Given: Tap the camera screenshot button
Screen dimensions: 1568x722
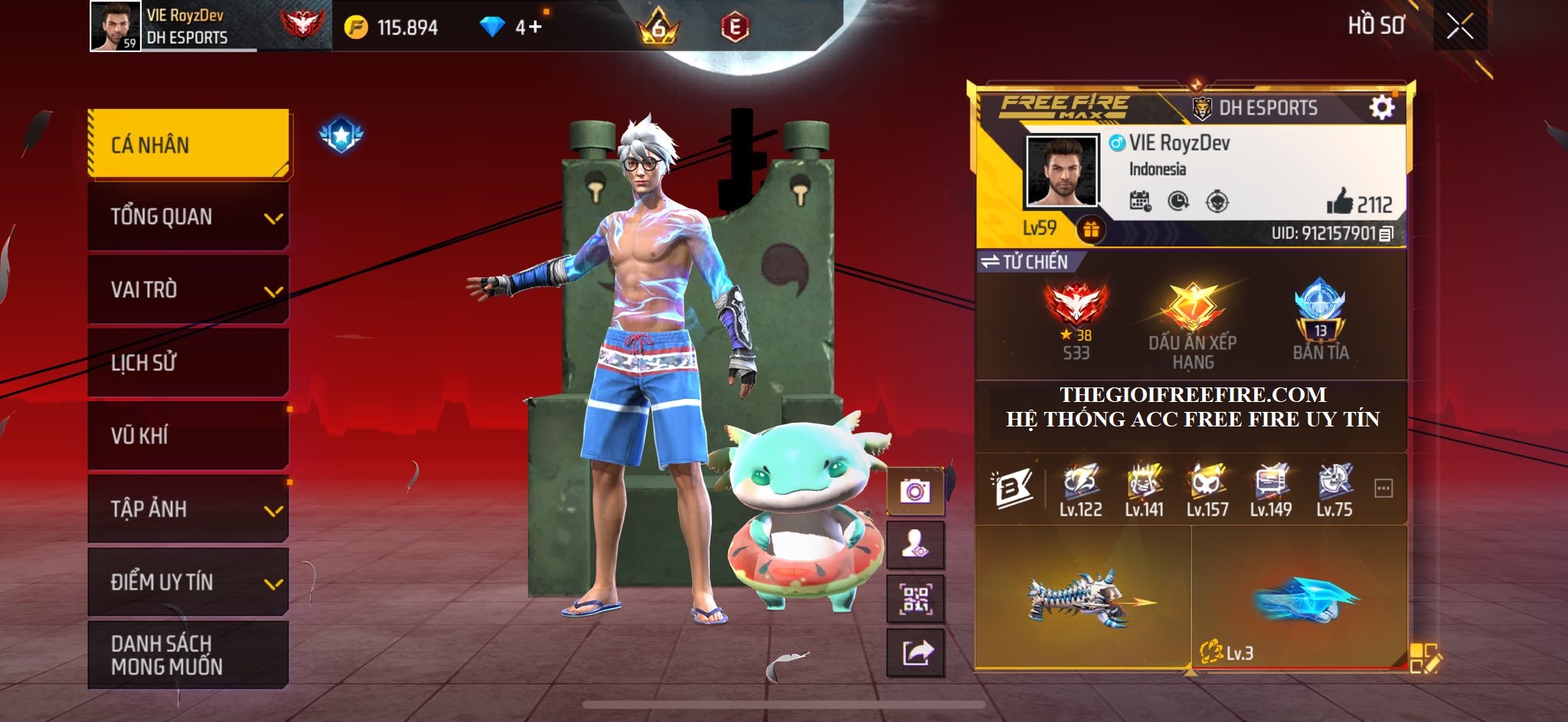Looking at the screenshot, I should click(x=915, y=491).
